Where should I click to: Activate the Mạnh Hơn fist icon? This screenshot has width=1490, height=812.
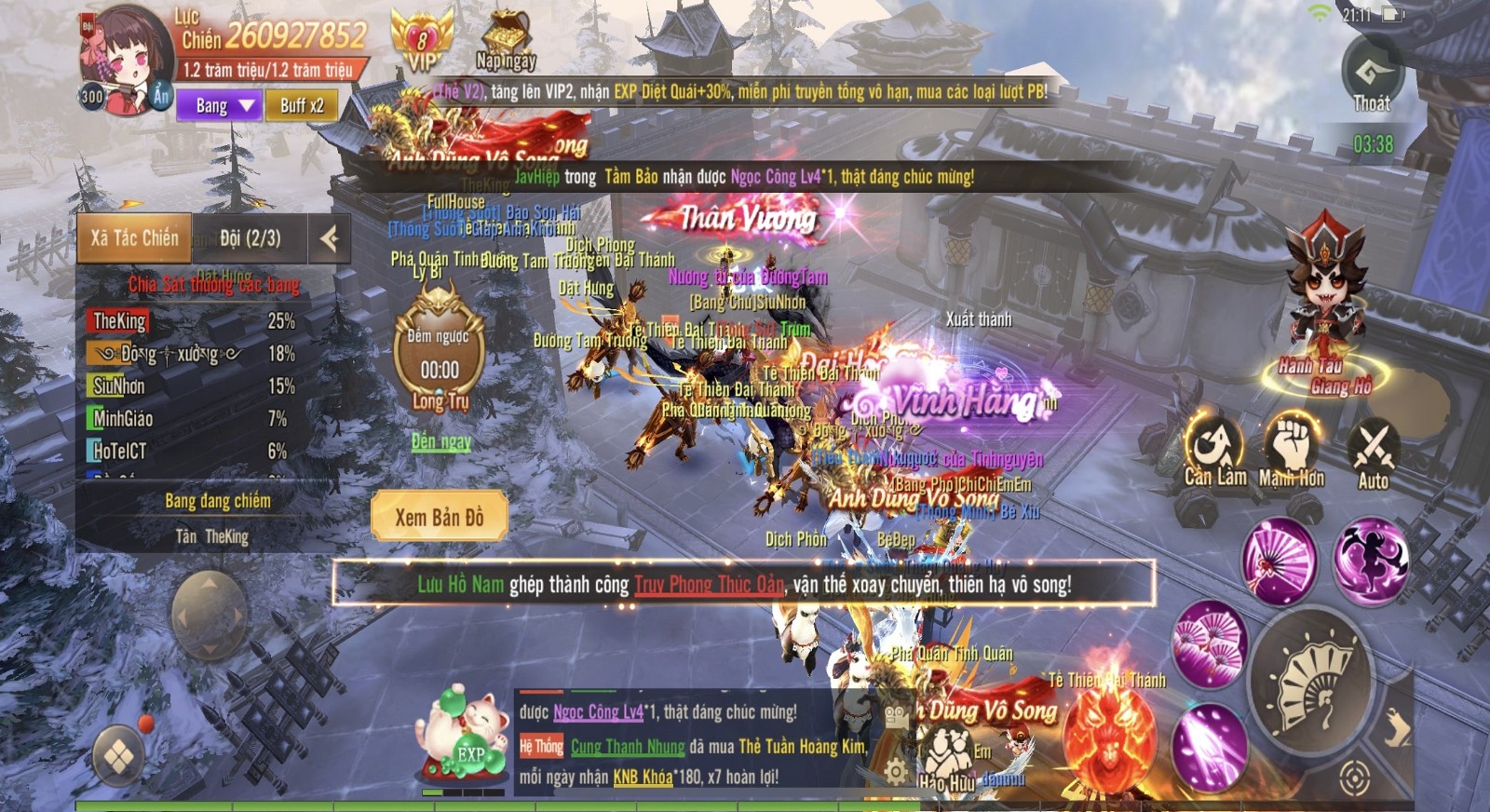1292,452
